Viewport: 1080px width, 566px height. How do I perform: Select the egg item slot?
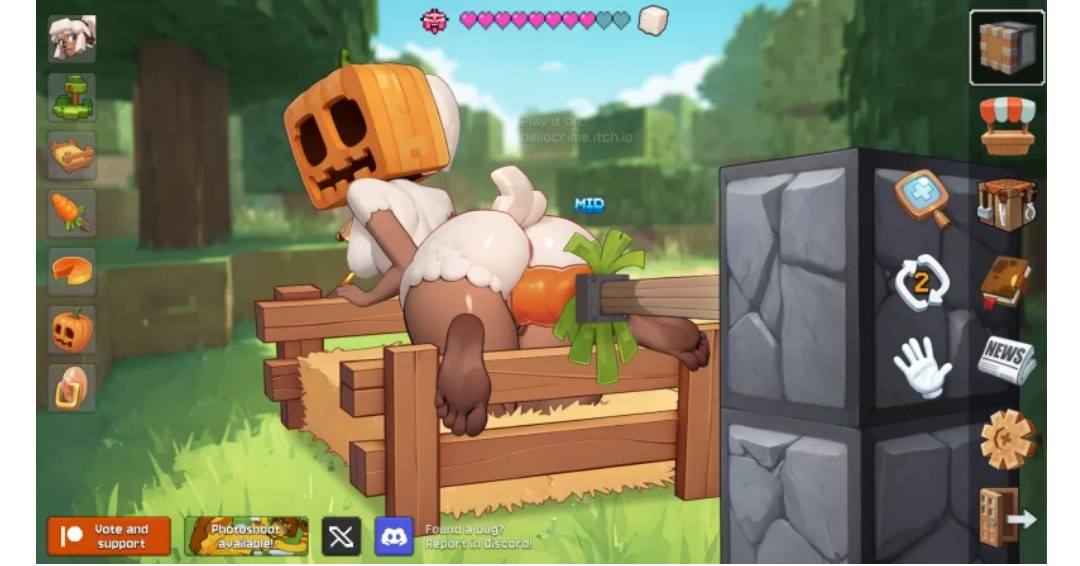click(x=72, y=388)
